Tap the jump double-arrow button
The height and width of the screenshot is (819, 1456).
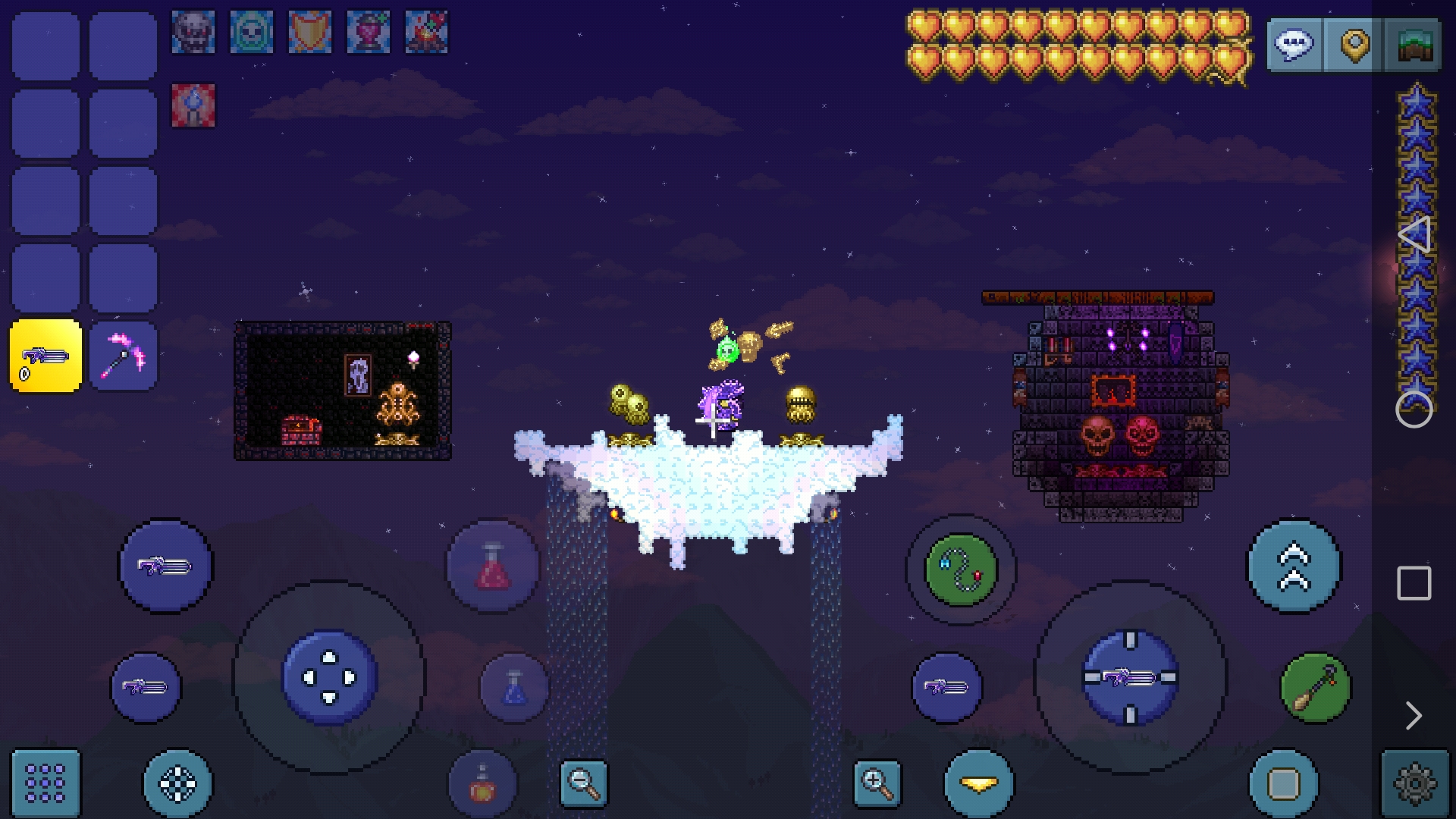coord(1294,566)
